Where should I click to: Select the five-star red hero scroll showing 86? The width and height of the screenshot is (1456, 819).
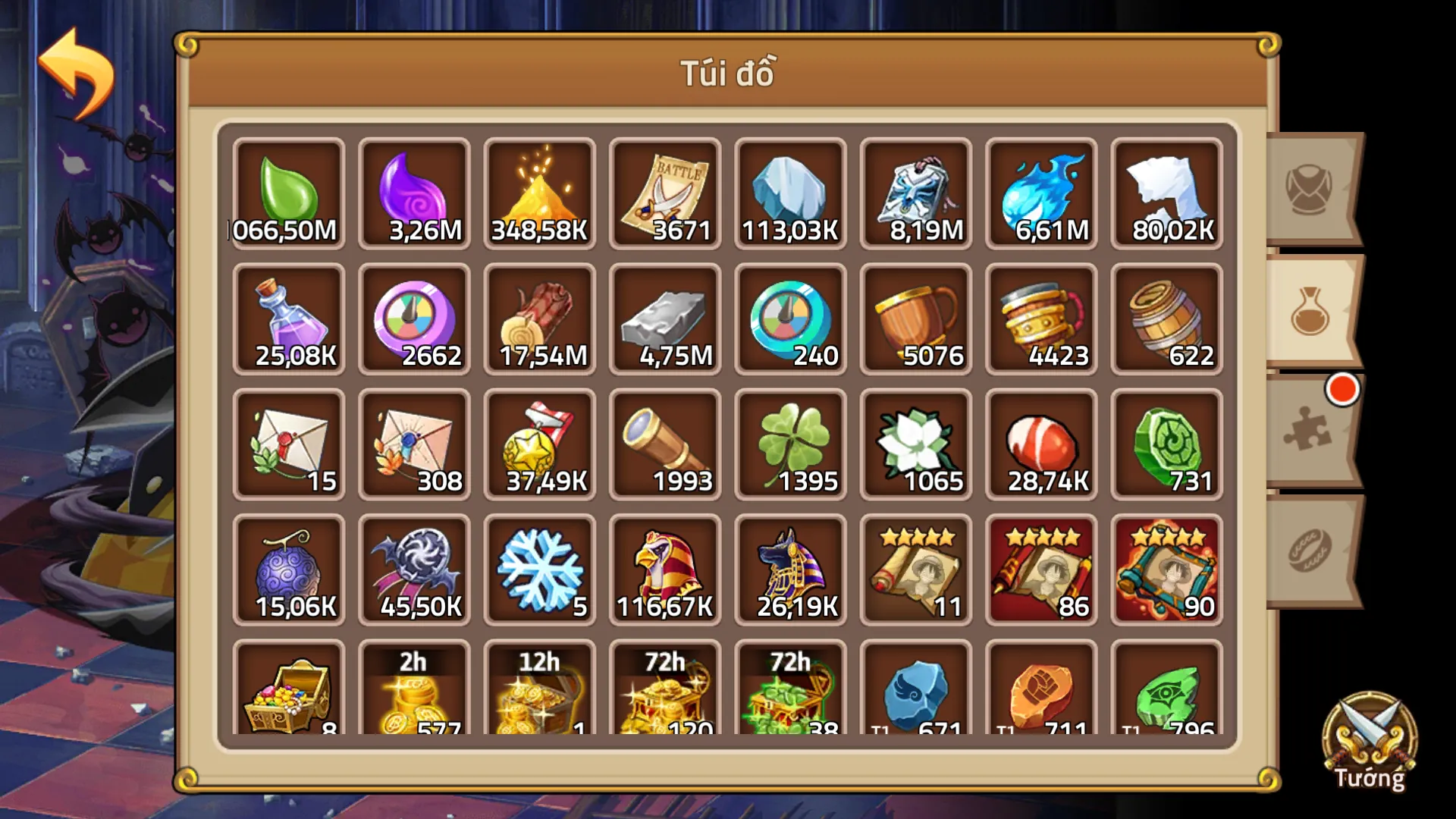1041,569
